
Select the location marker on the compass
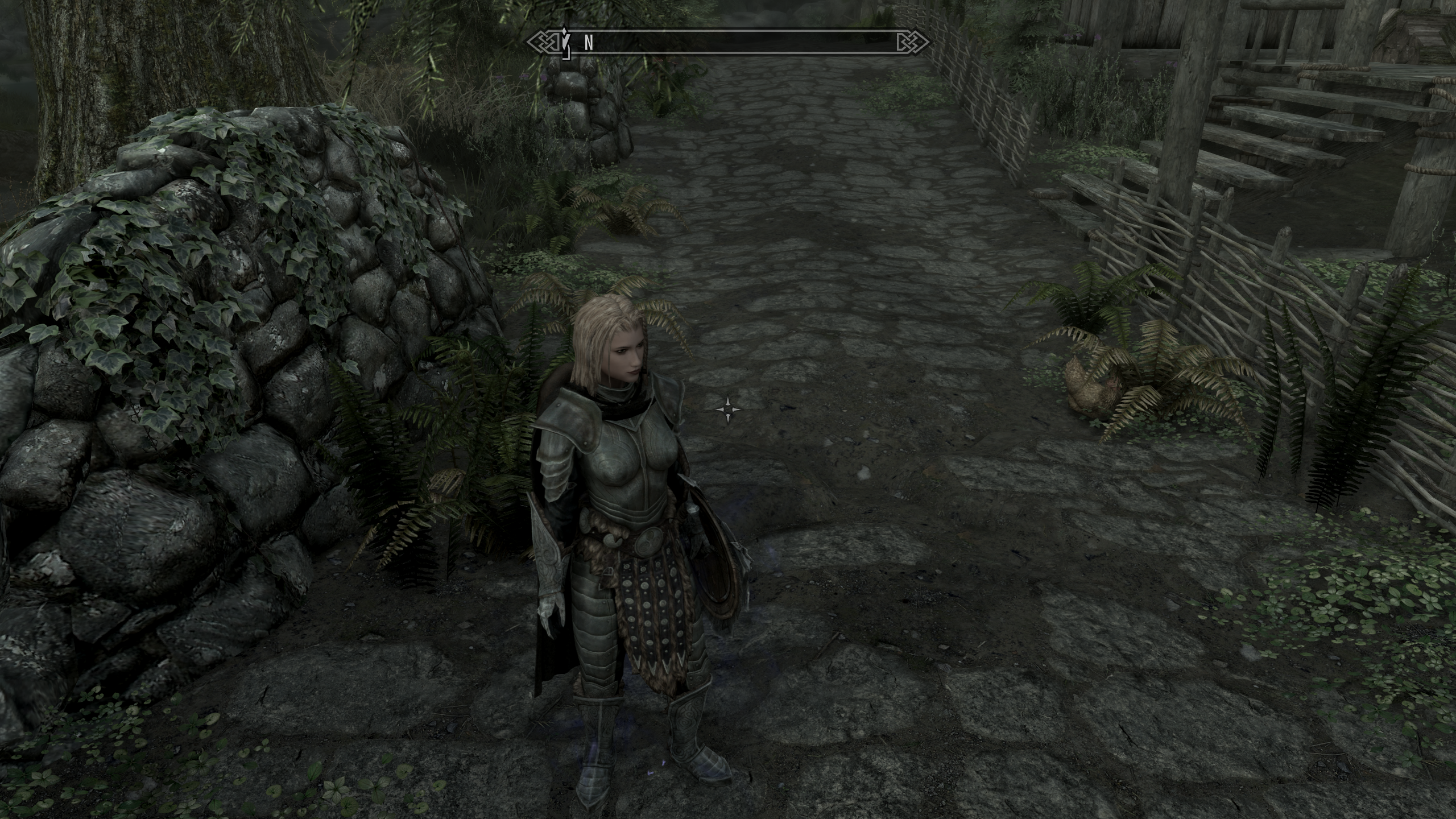click(x=565, y=42)
